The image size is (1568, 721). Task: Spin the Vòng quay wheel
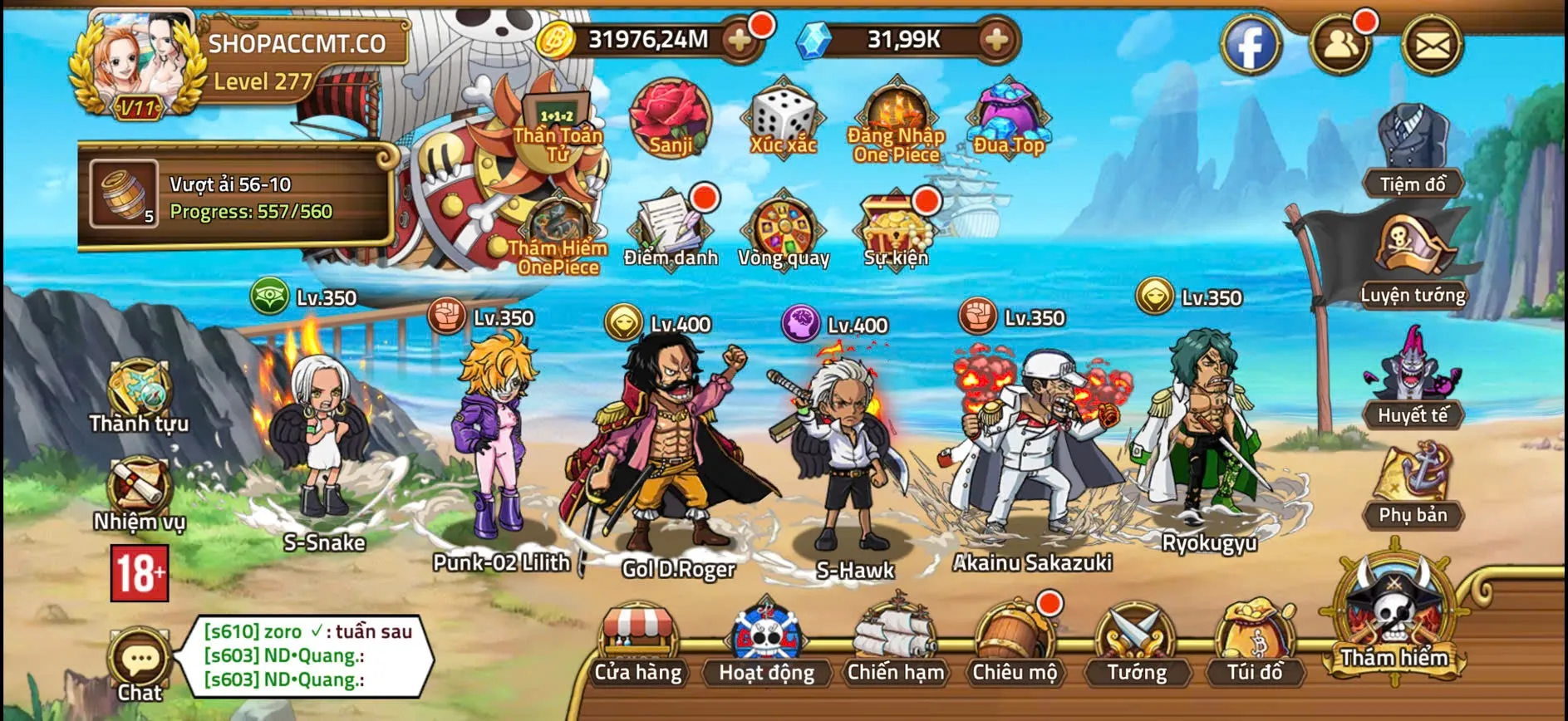pos(784,228)
